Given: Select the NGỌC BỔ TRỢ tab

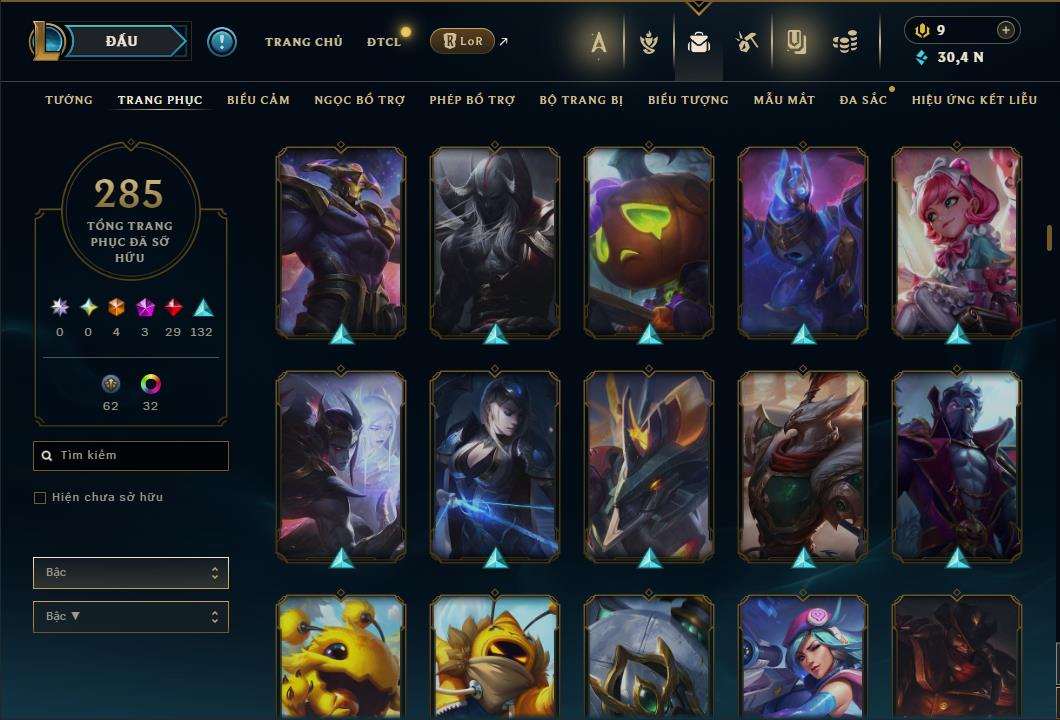Looking at the screenshot, I should (359, 100).
